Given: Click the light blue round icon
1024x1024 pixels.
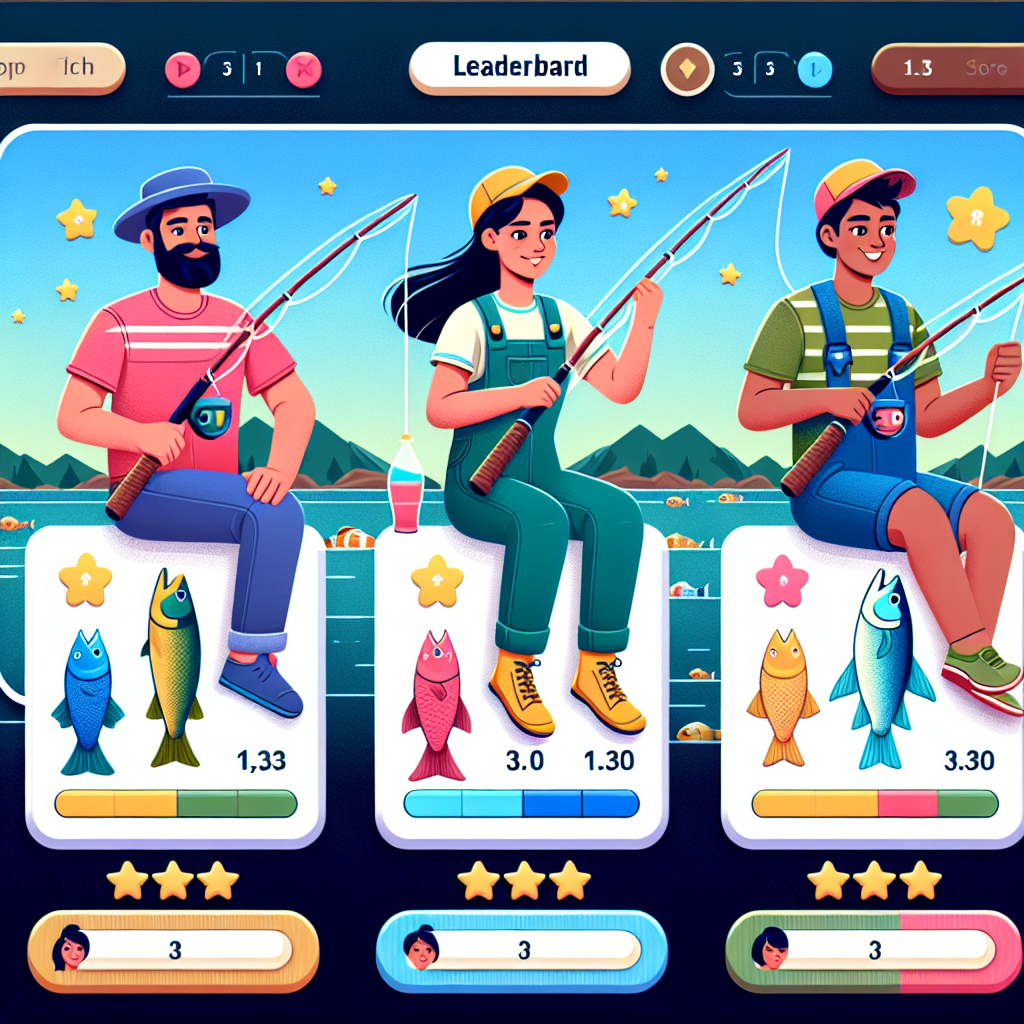Looking at the screenshot, I should pyautogui.click(x=815, y=70).
